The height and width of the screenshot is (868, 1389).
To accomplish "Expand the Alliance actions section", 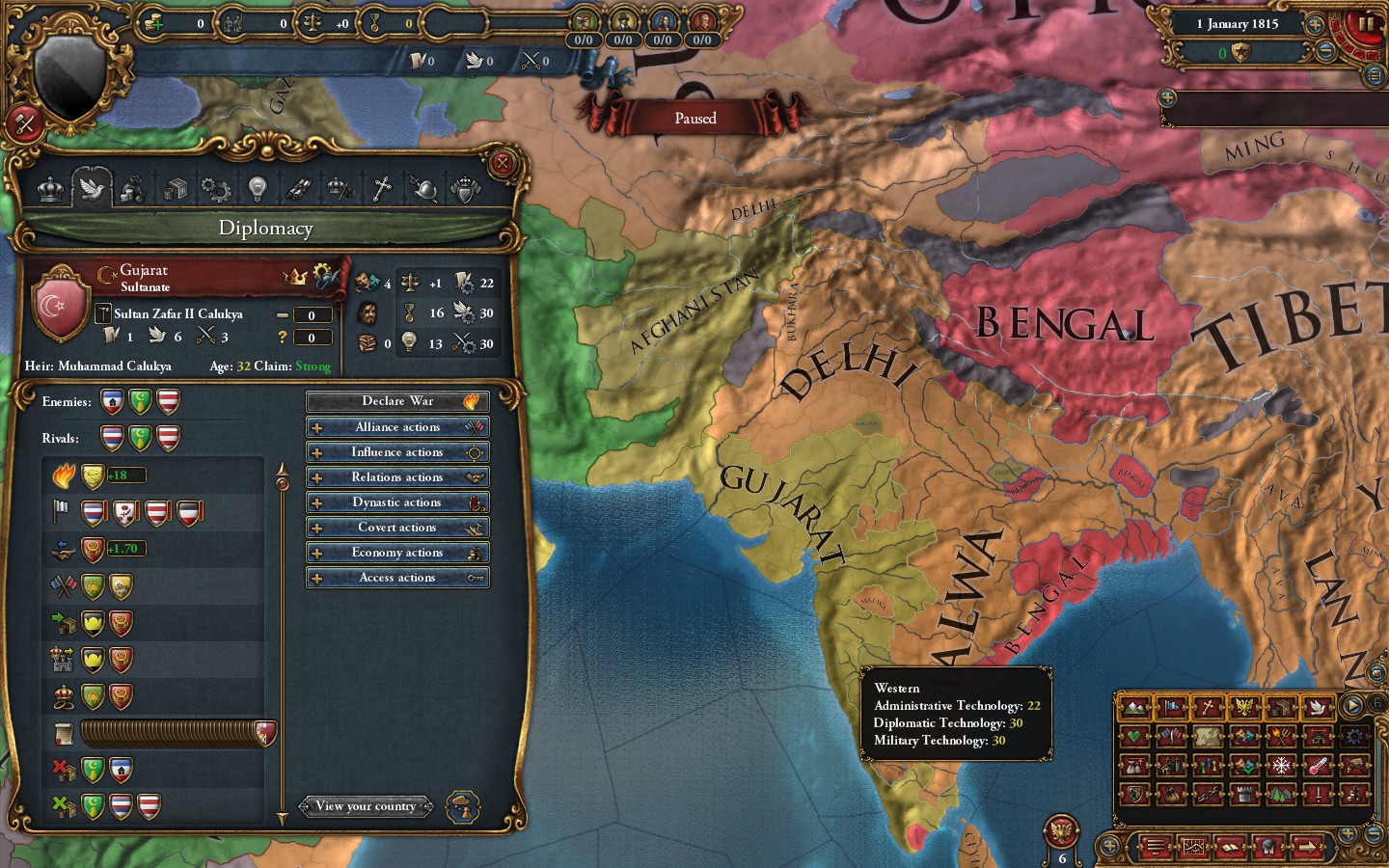I will click(397, 426).
